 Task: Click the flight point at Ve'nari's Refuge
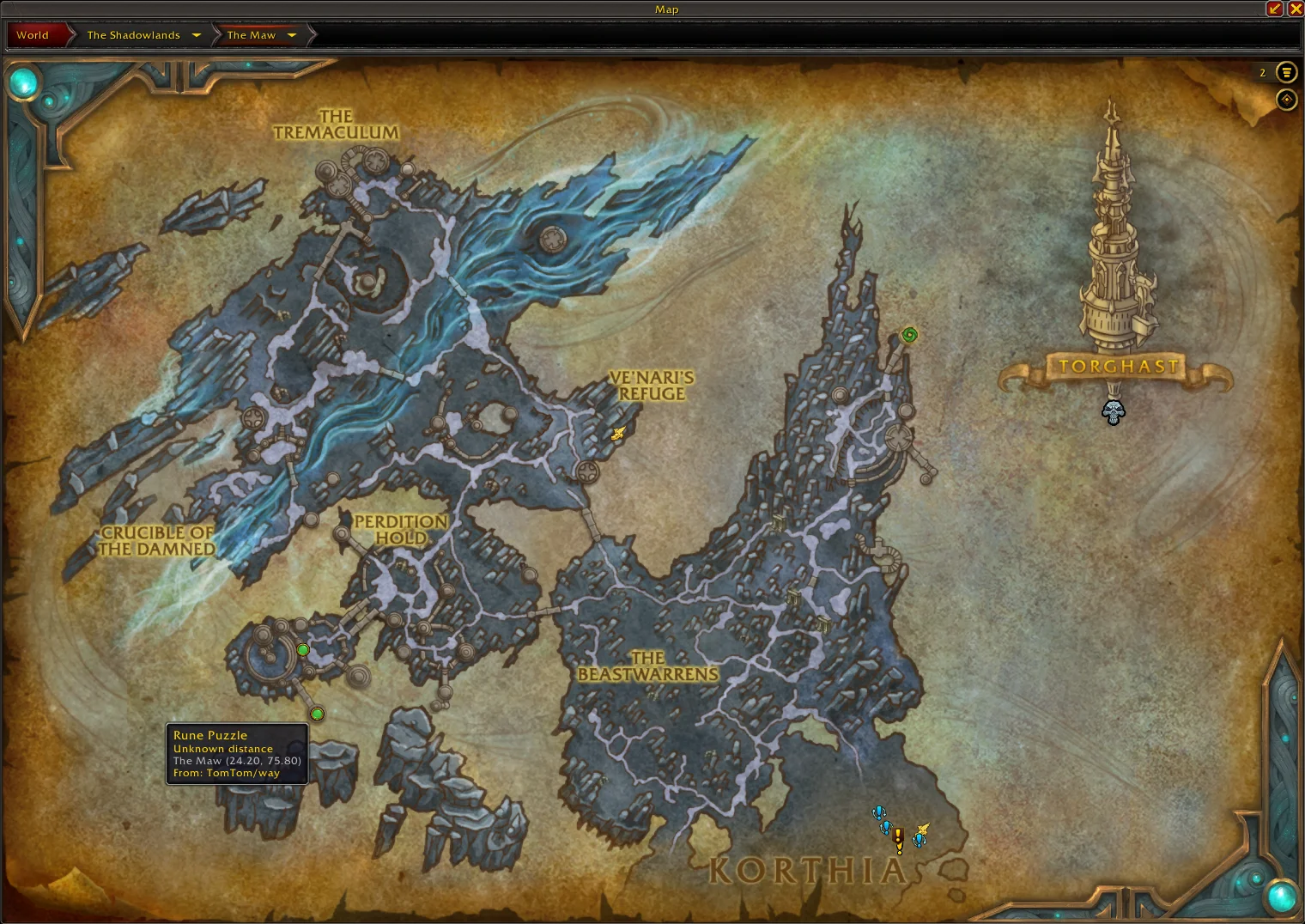618,434
